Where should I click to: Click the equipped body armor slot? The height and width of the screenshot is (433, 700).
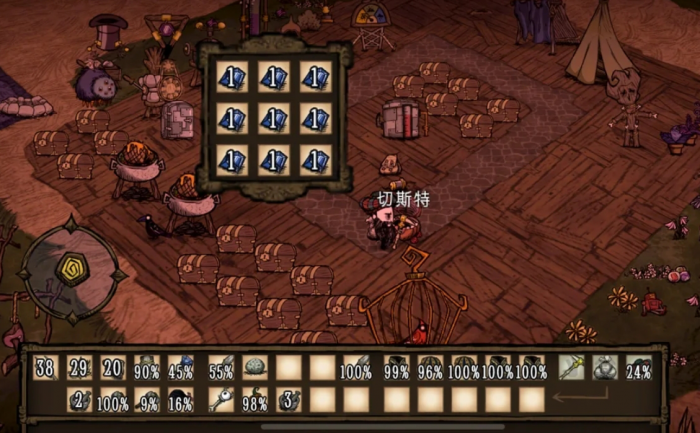click(x=605, y=368)
